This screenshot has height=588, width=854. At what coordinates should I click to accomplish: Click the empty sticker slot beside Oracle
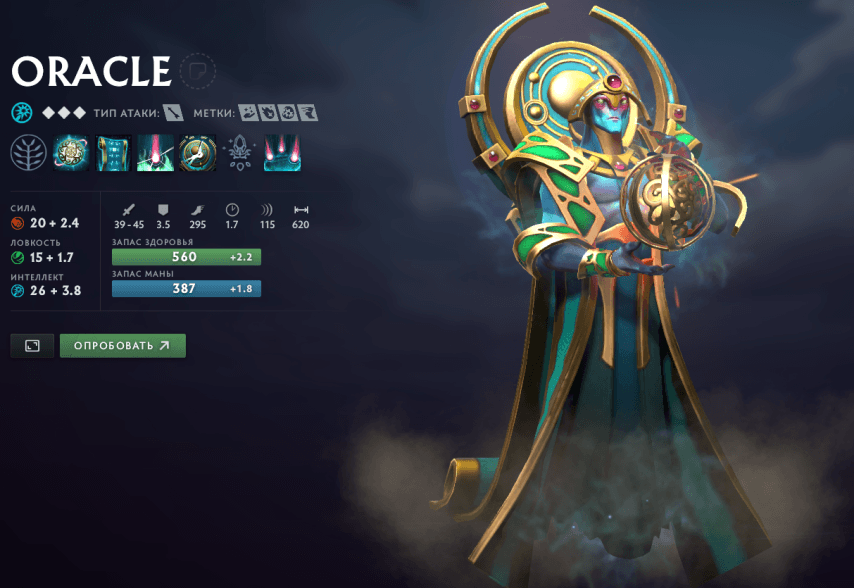(x=198, y=71)
